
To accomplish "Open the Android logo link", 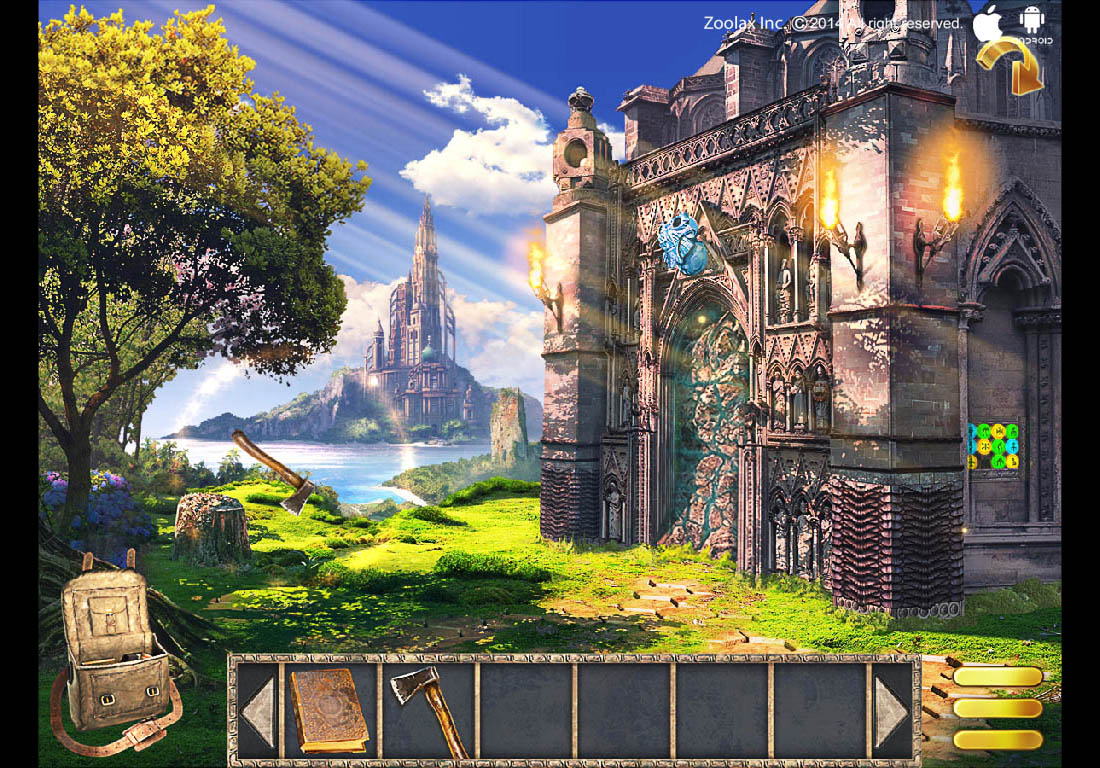I will click(x=1032, y=22).
